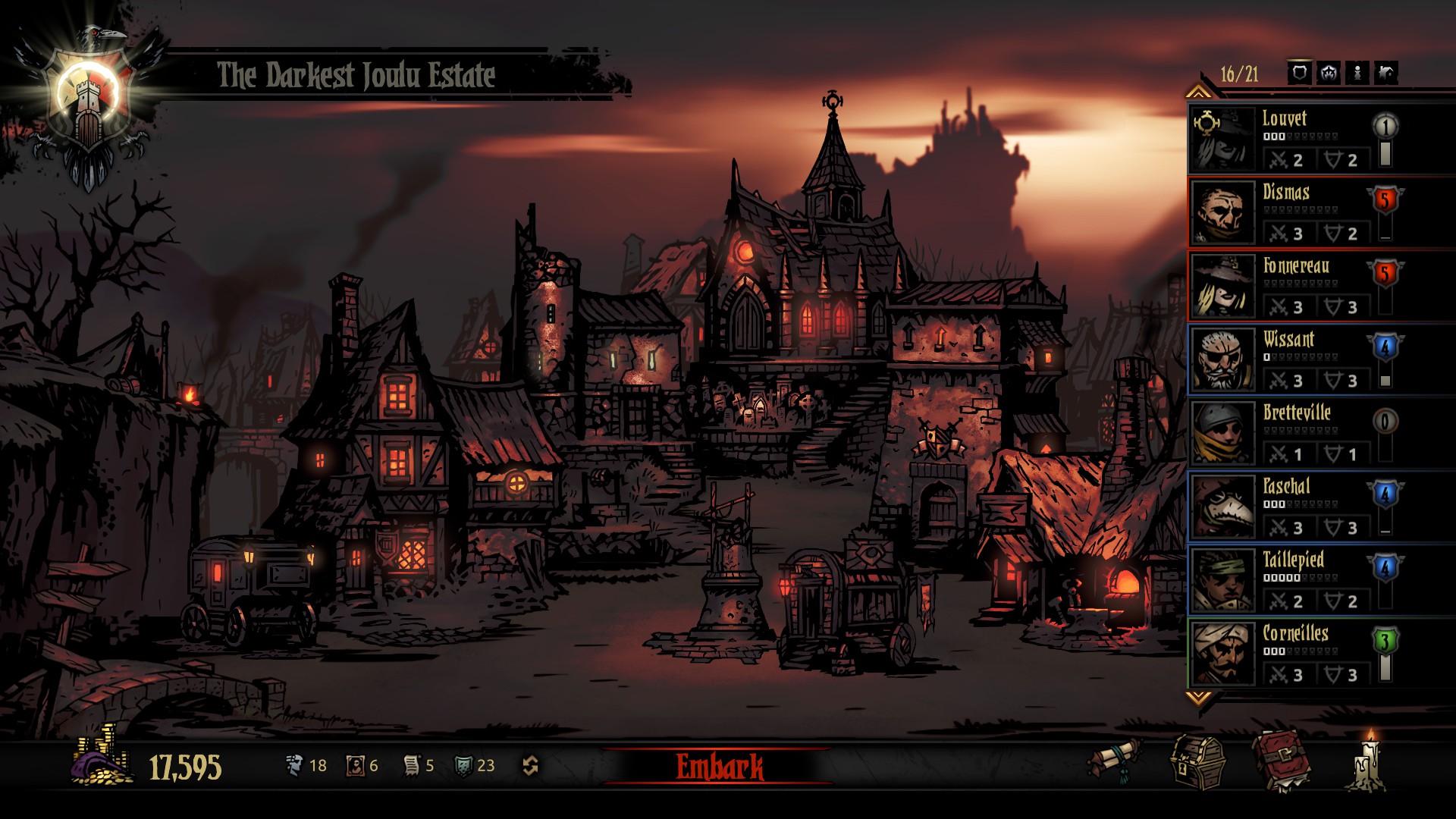Sort the roster with the shield icon
1456x819 pixels.
click(1300, 73)
